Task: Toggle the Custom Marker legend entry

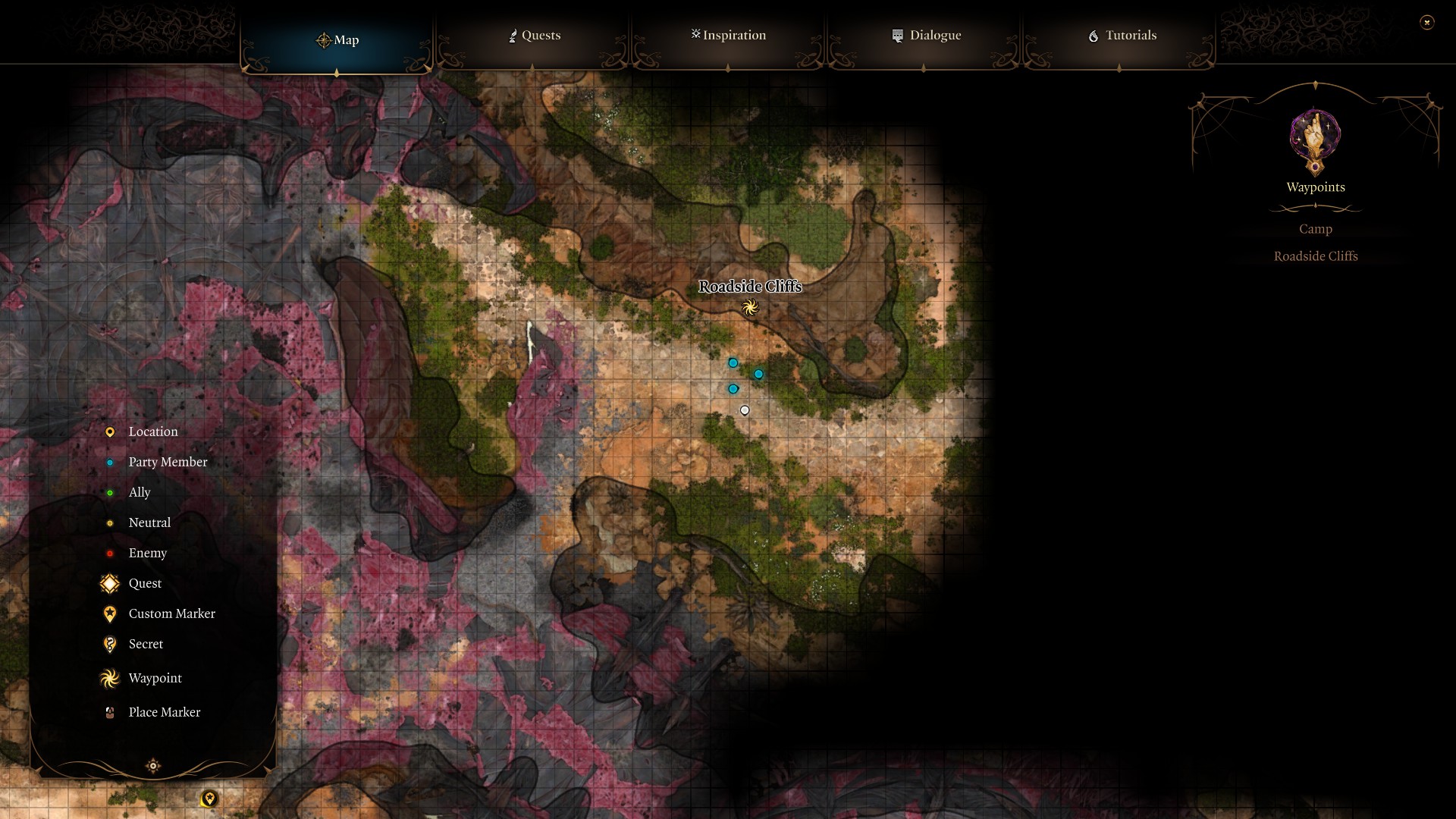Action: (171, 613)
